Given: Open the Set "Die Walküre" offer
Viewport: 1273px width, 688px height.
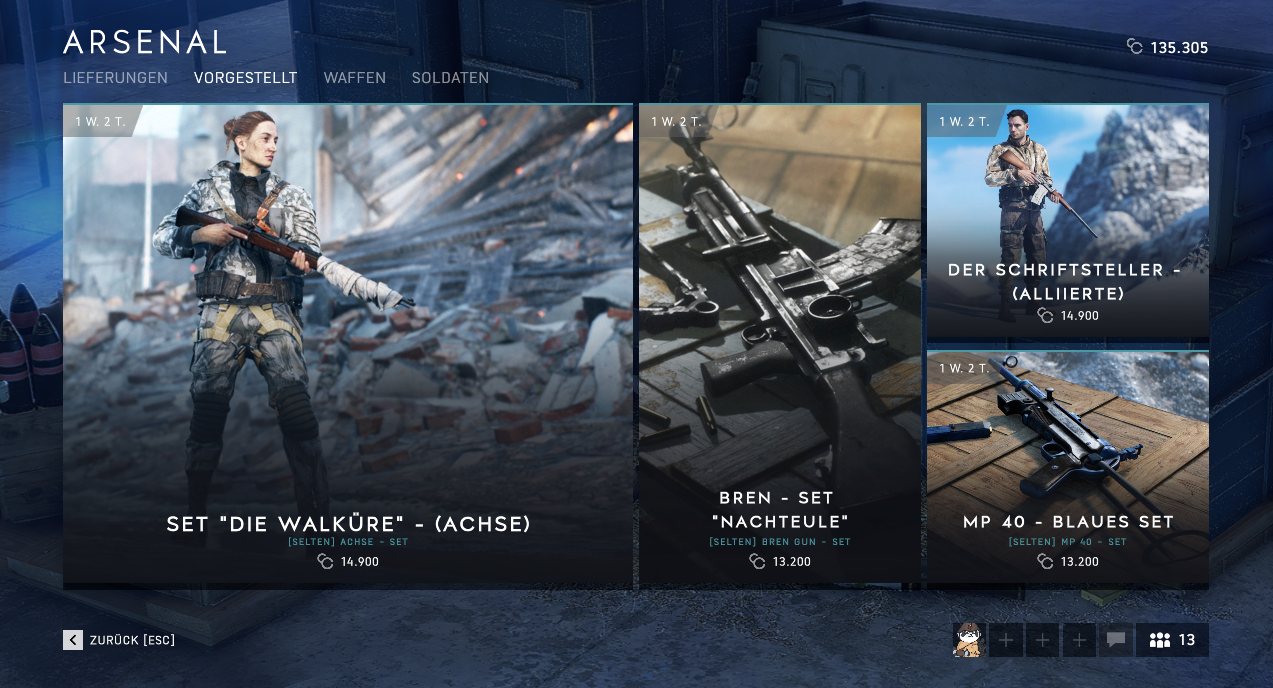Looking at the screenshot, I should tap(348, 345).
